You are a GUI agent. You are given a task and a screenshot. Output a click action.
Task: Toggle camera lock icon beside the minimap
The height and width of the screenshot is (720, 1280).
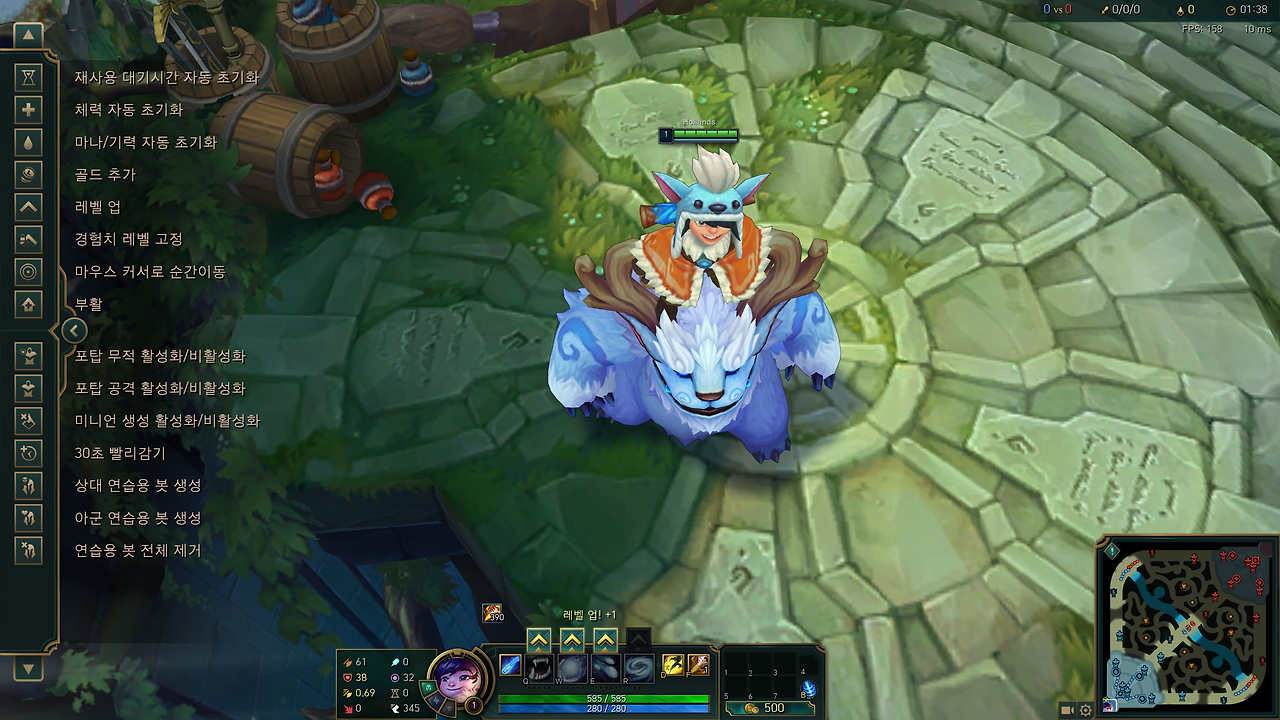tap(1066, 710)
